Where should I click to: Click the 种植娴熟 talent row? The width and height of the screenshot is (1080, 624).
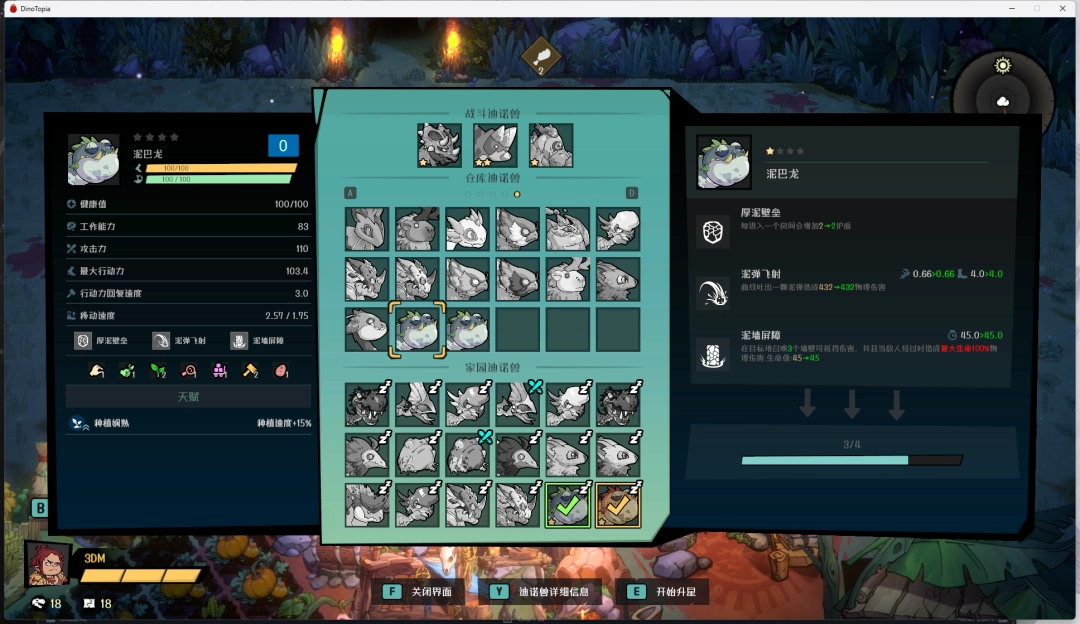[189, 423]
